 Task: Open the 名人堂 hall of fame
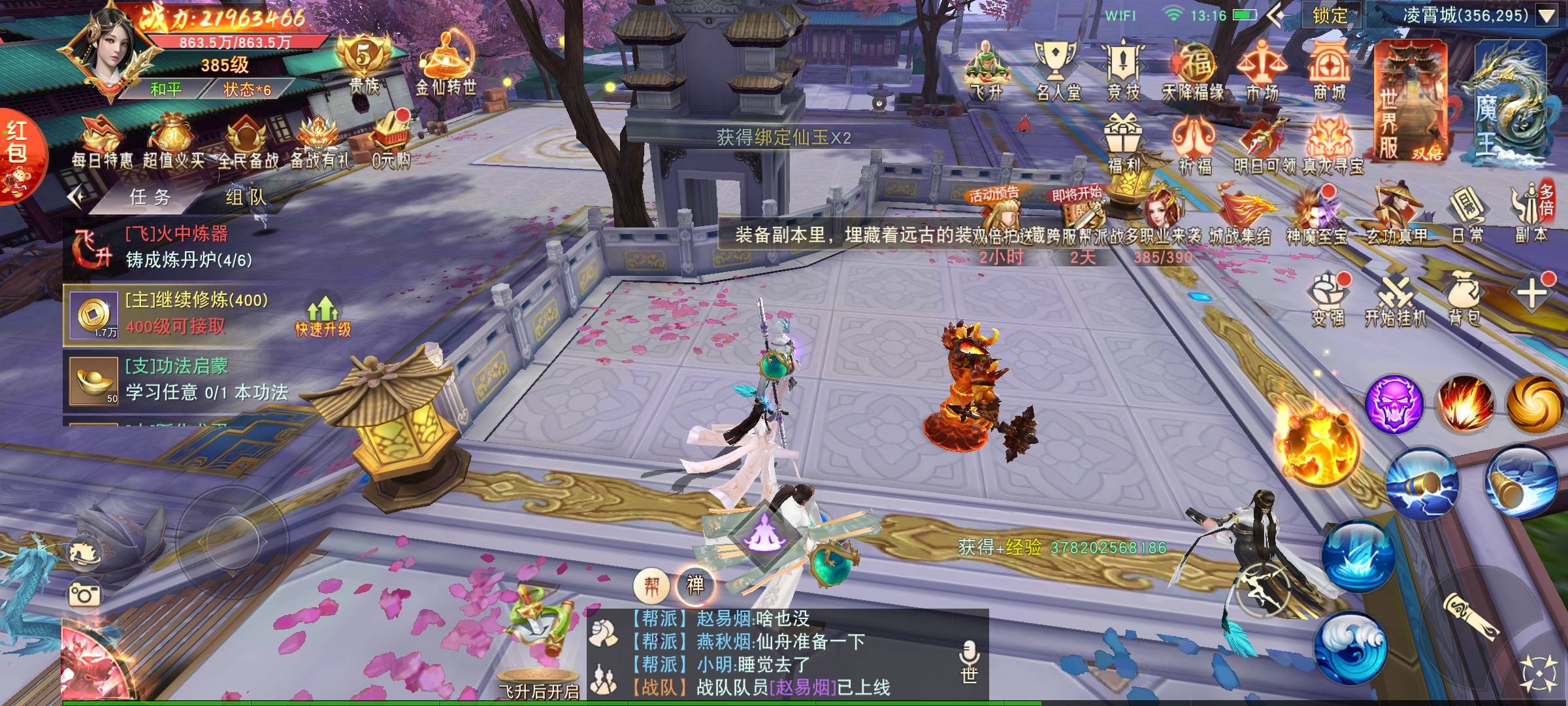[1056, 70]
